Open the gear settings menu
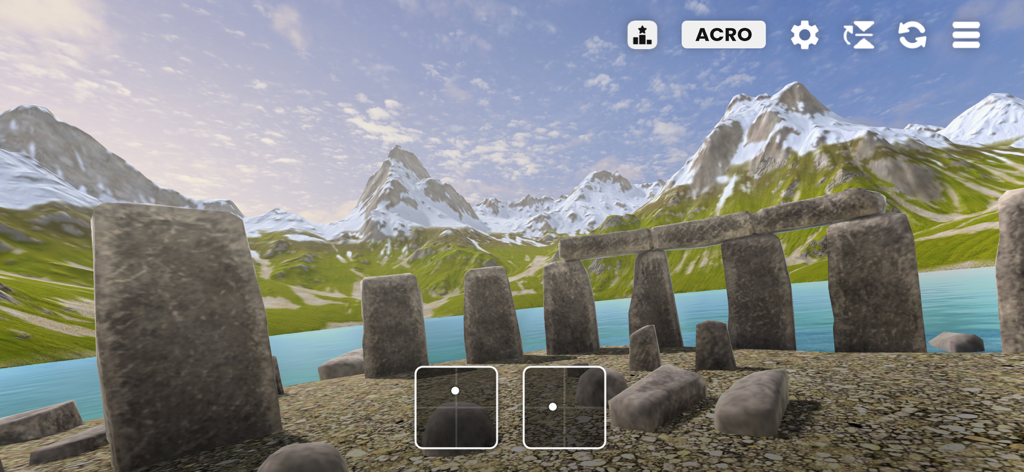This screenshot has width=1024, height=472. (804, 35)
